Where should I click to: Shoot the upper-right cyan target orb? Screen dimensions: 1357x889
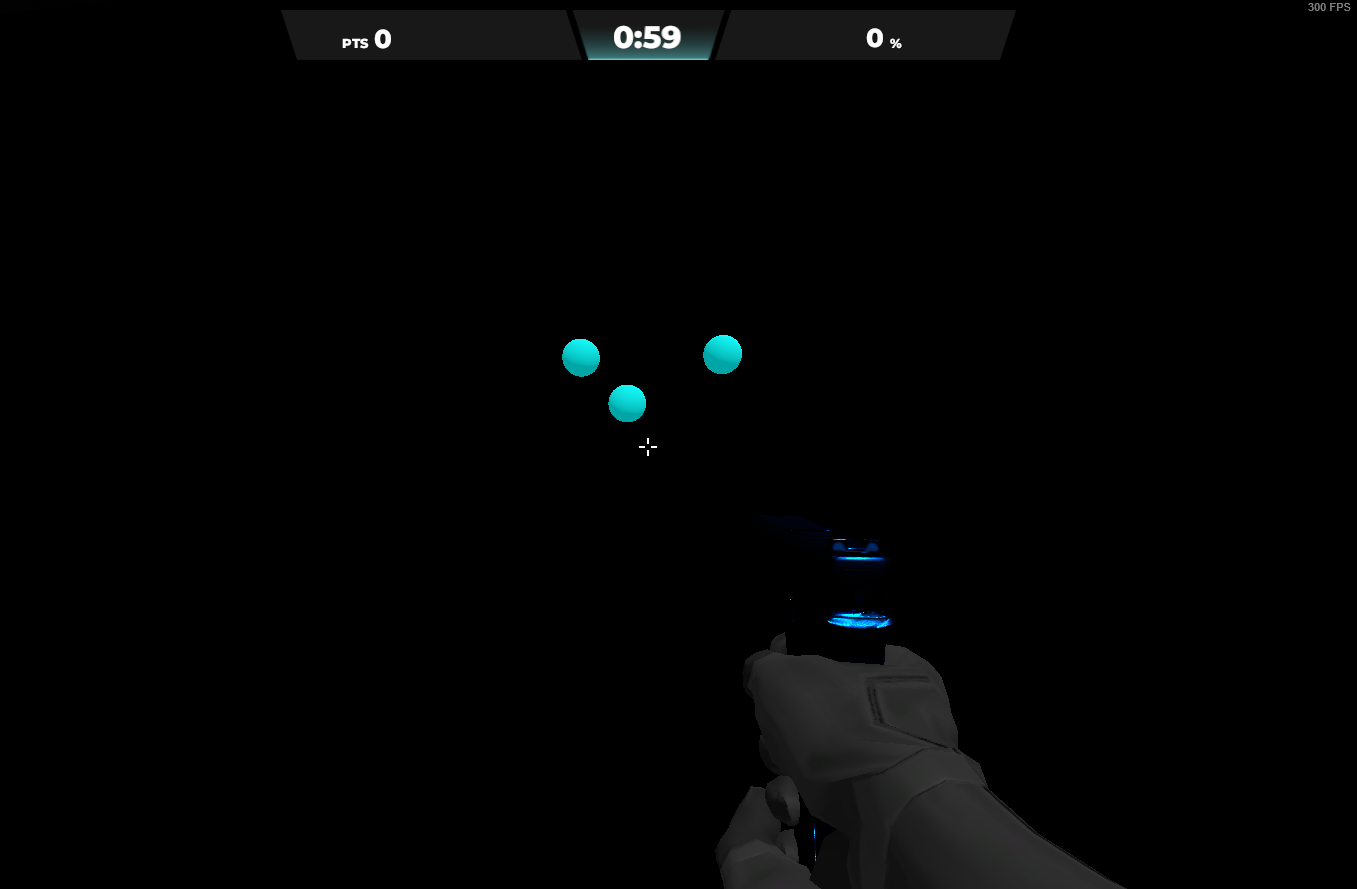722,353
